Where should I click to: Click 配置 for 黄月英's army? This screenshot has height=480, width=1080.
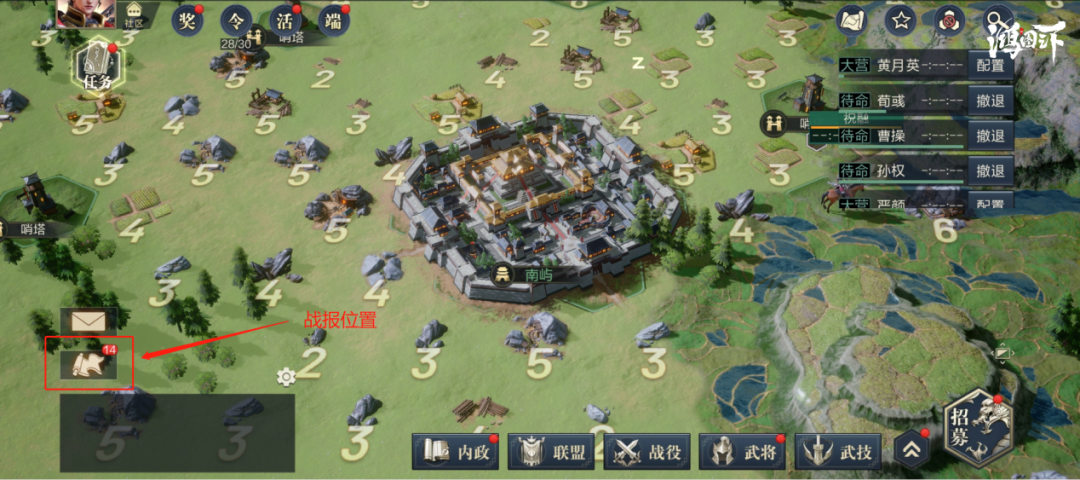[990, 65]
